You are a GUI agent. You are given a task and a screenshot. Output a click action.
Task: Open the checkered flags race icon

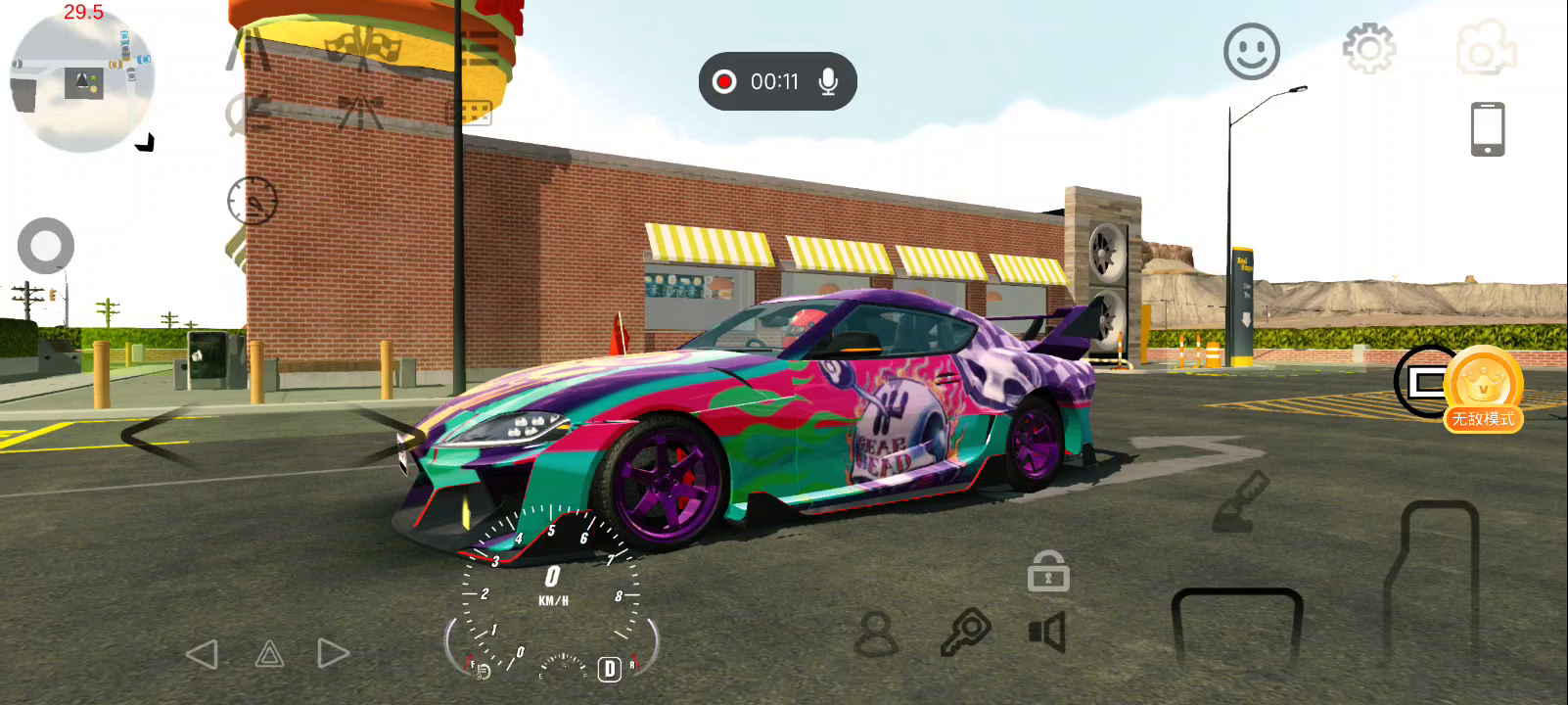363,49
